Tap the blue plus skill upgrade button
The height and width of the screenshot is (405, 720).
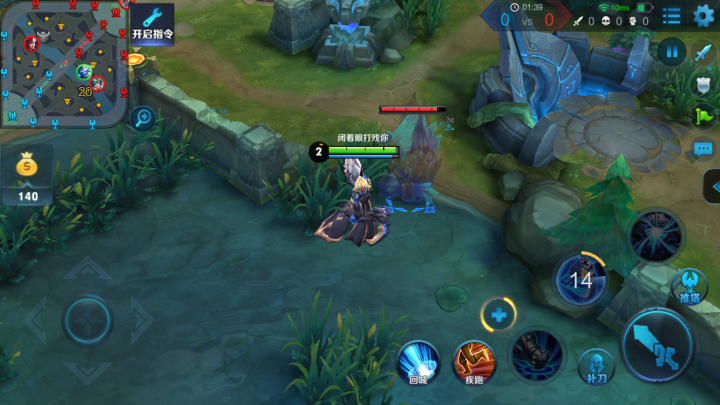pyautogui.click(x=498, y=315)
